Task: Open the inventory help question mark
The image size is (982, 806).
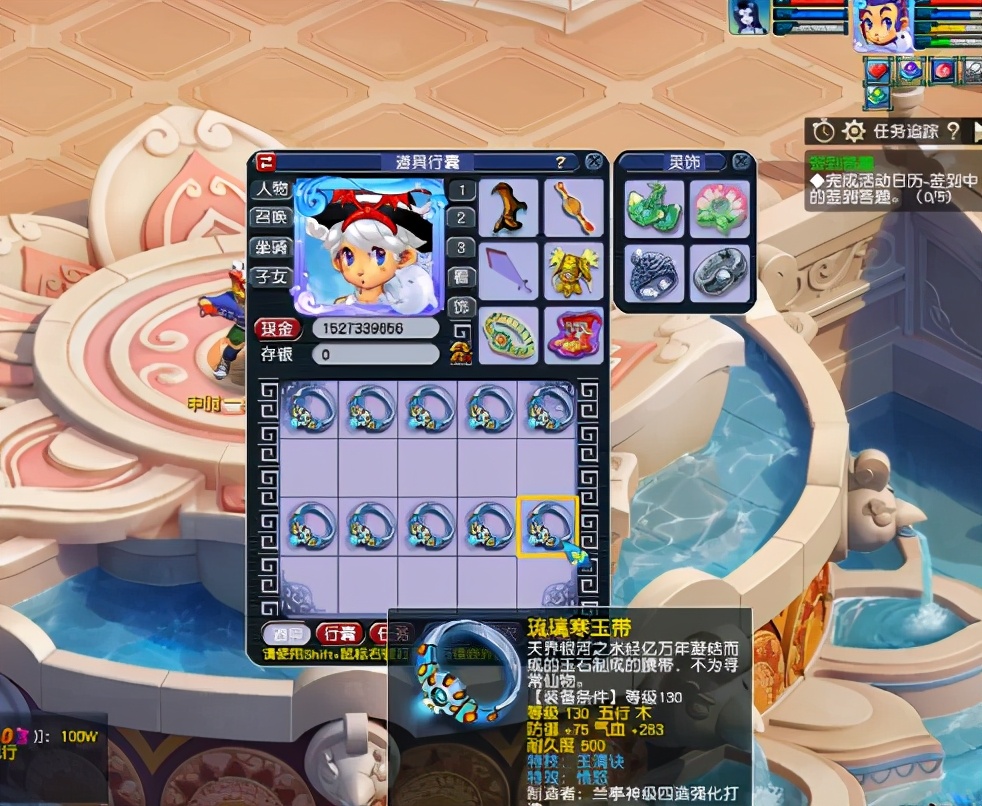Action: point(561,162)
